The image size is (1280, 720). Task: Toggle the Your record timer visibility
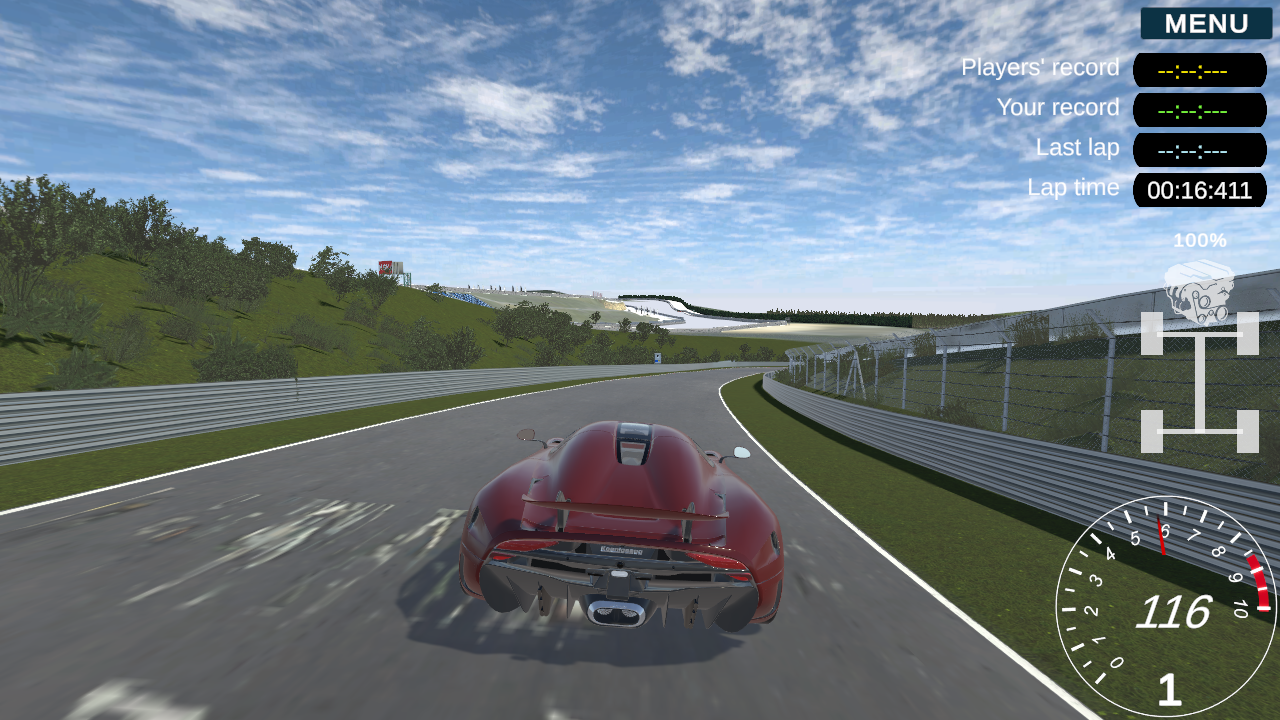tap(1199, 110)
